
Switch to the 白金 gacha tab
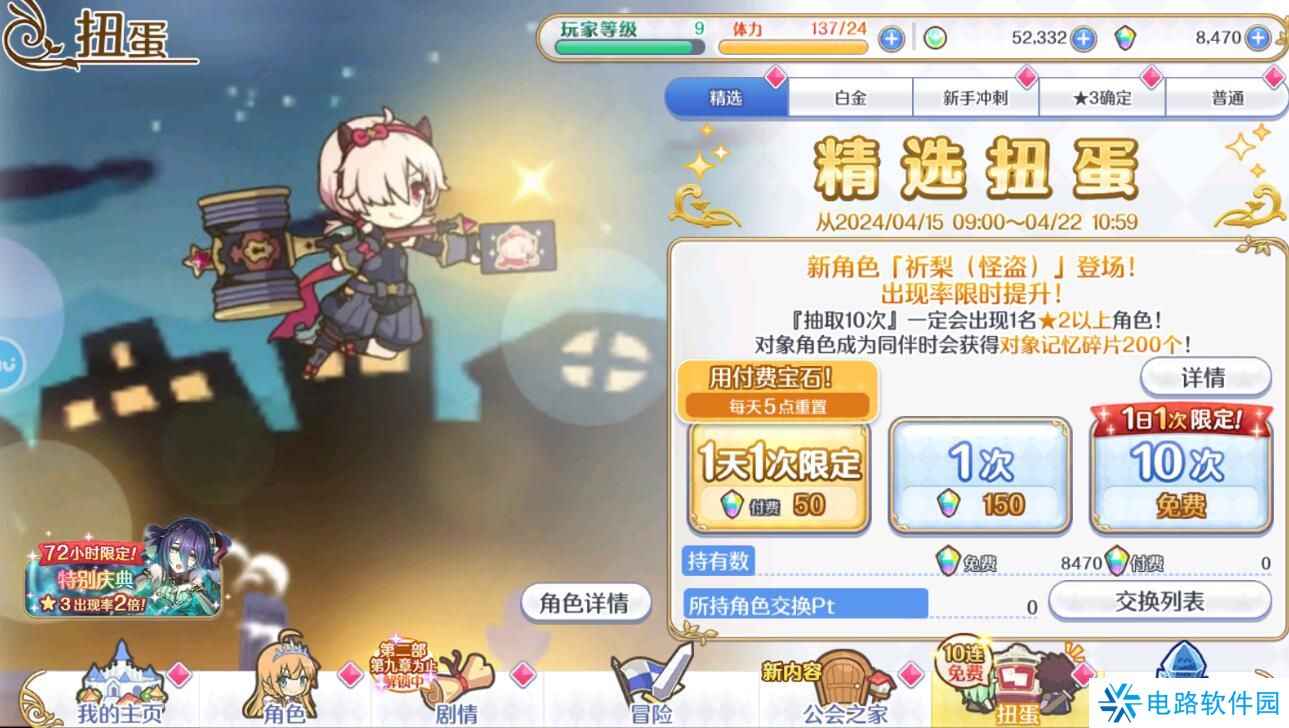pos(852,97)
